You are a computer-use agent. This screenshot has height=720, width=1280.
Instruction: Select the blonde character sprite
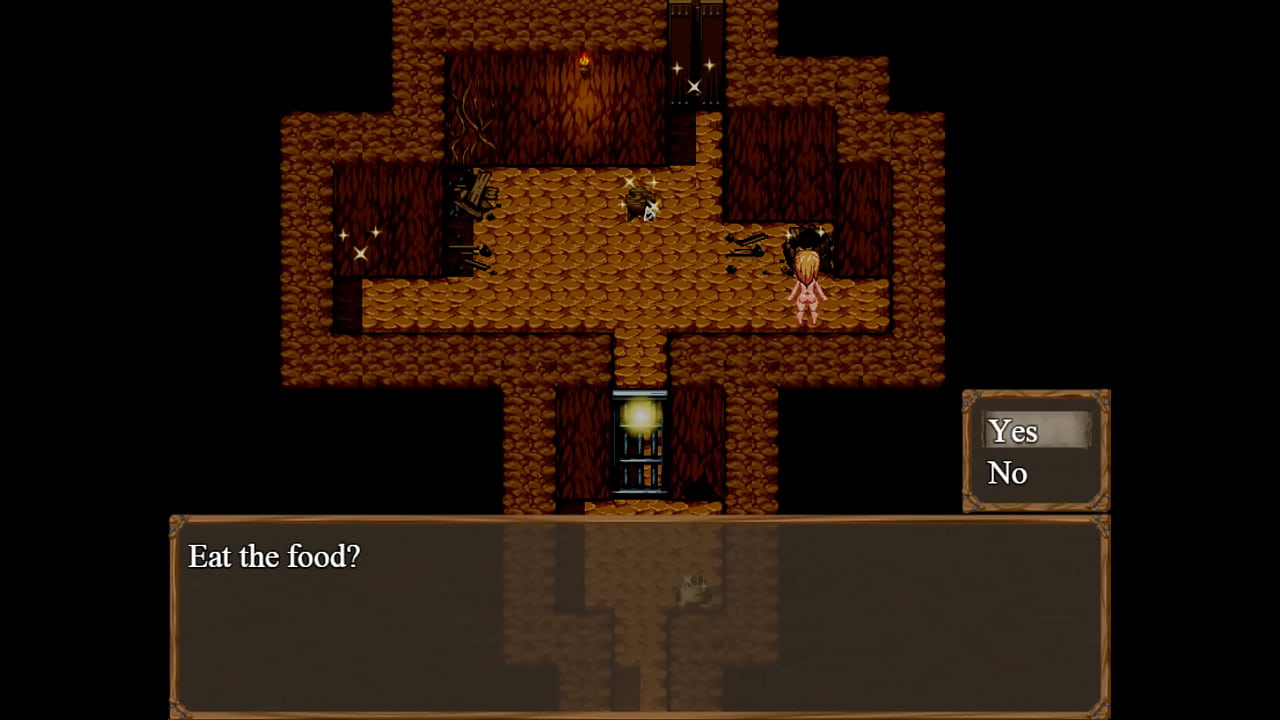point(807,283)
